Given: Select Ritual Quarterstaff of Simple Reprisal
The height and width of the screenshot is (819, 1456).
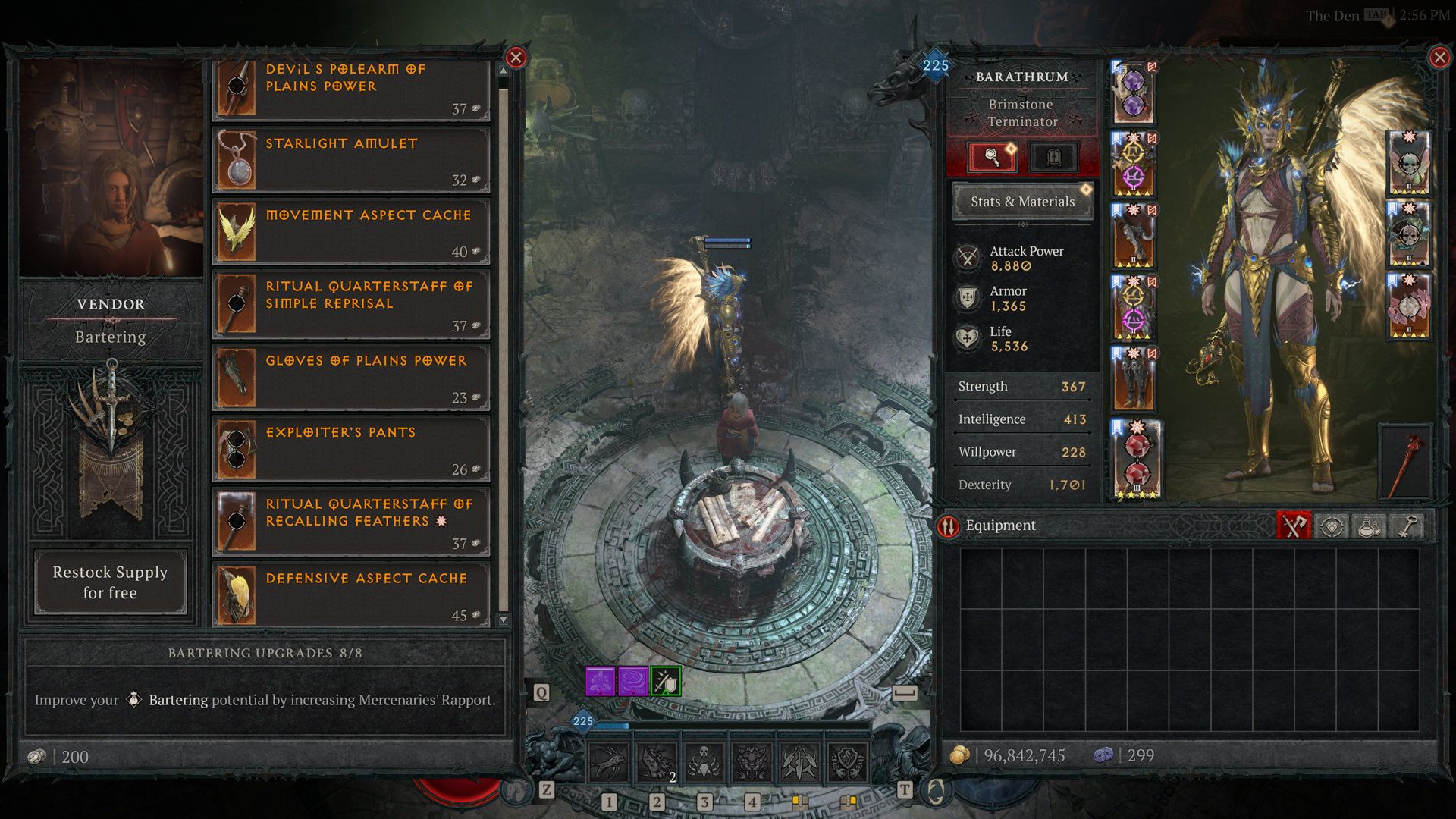Looking at the screenshot, I should [351, 305].
